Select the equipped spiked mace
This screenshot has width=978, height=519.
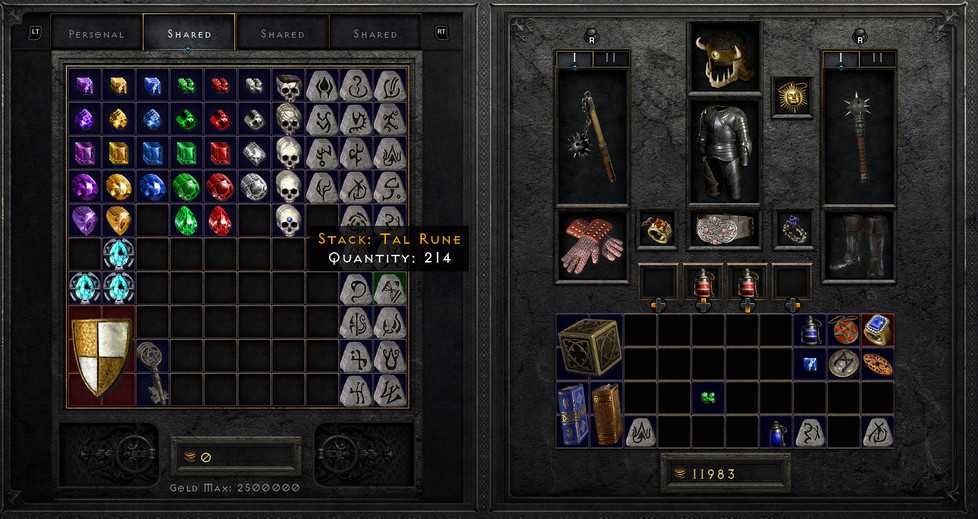[x=857, y=136]
